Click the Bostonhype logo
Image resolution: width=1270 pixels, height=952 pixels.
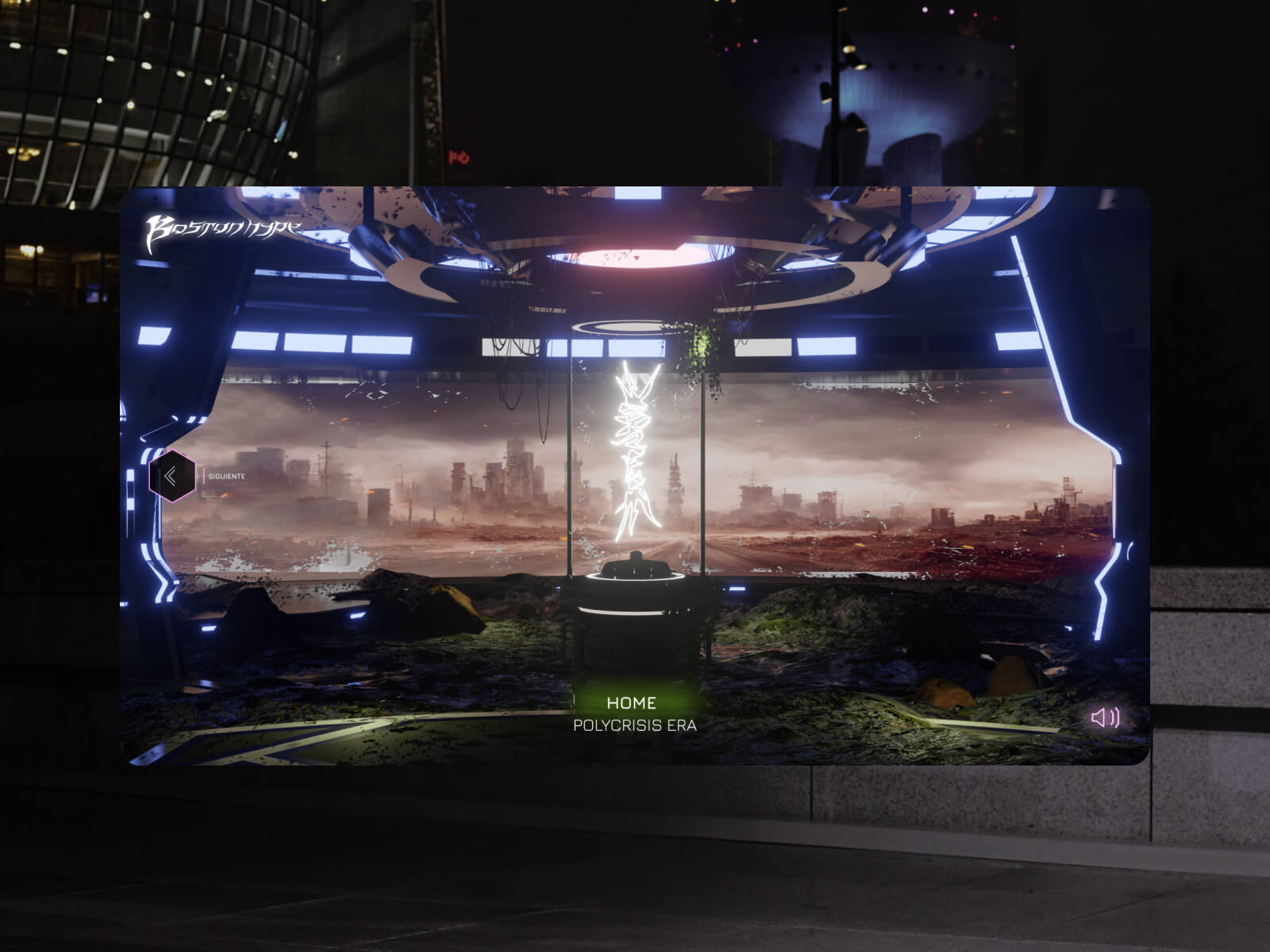tap(222, 232)
